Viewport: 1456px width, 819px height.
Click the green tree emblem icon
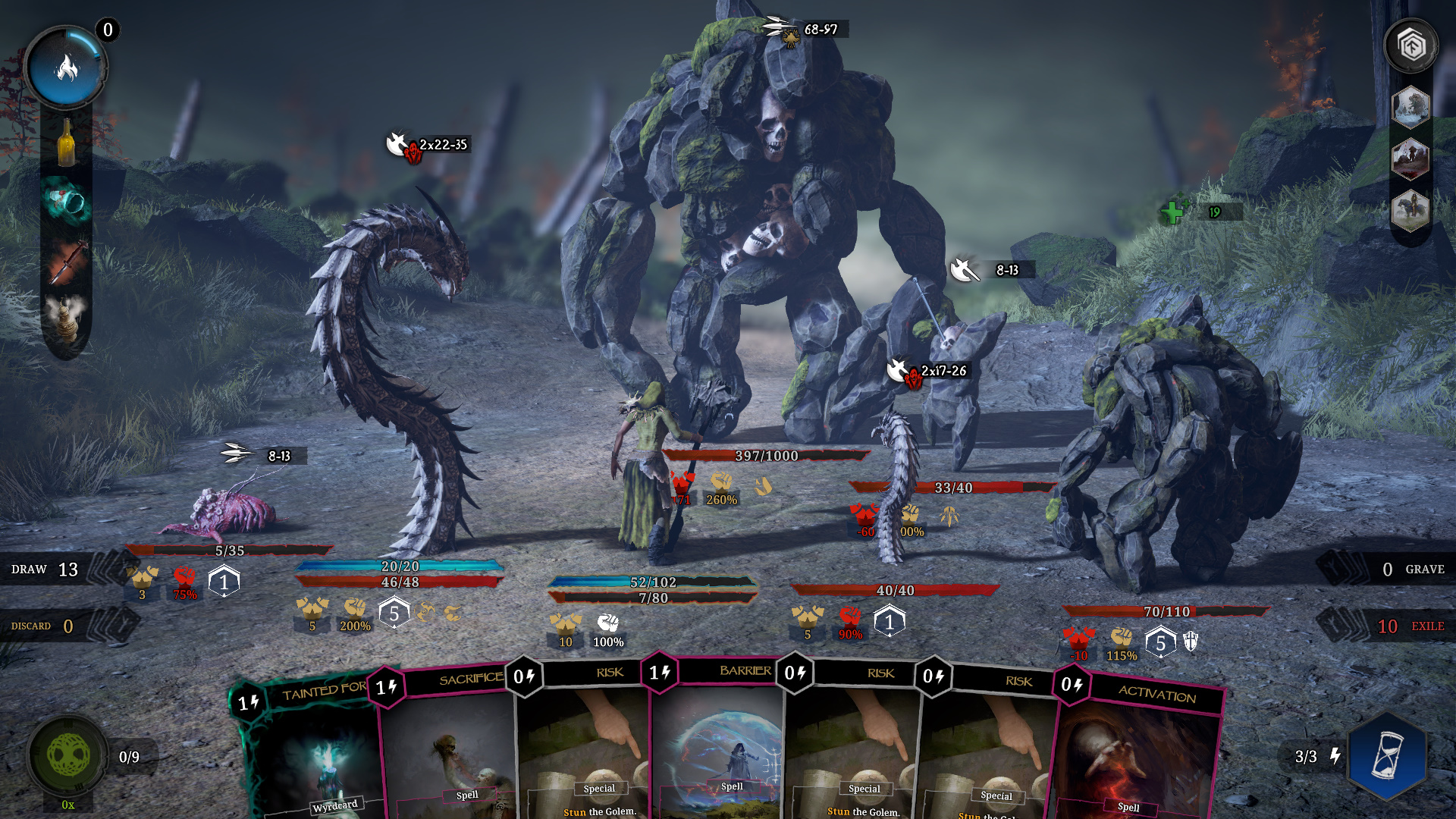68,755
